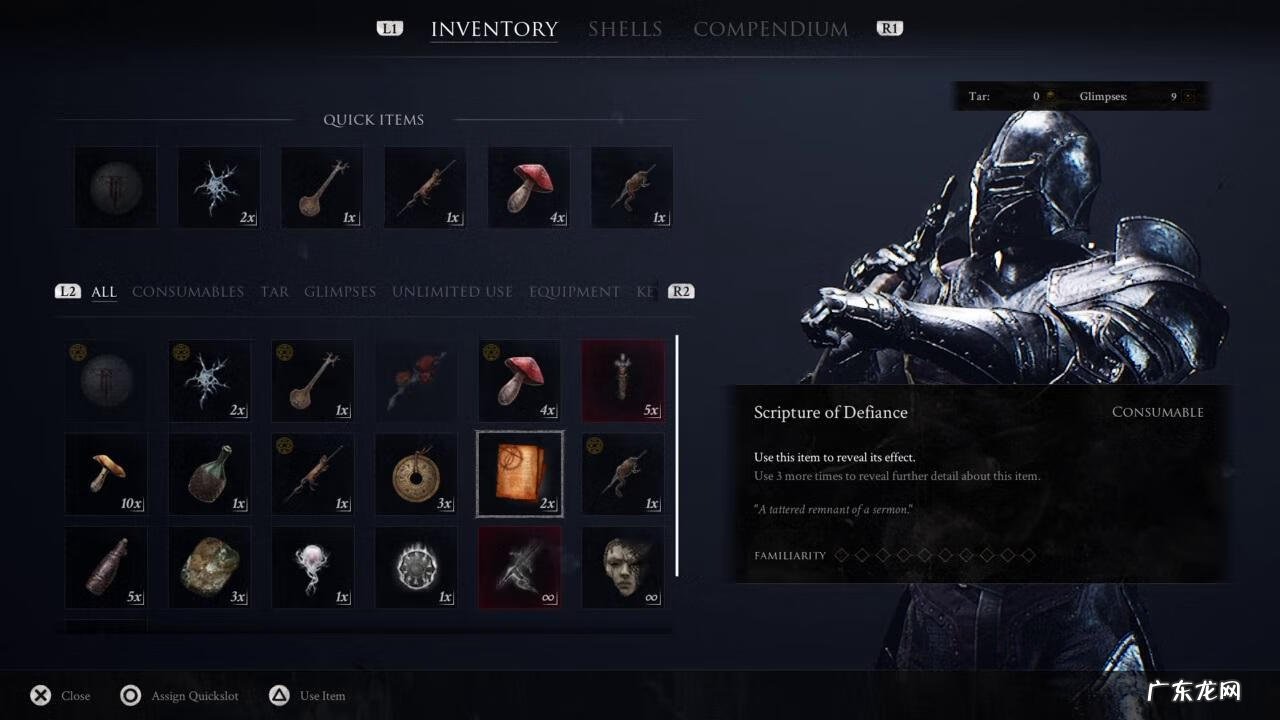Screen dimensions: 1280x720
Task: Select the lute in Quick Items
Action: (322, 187)
